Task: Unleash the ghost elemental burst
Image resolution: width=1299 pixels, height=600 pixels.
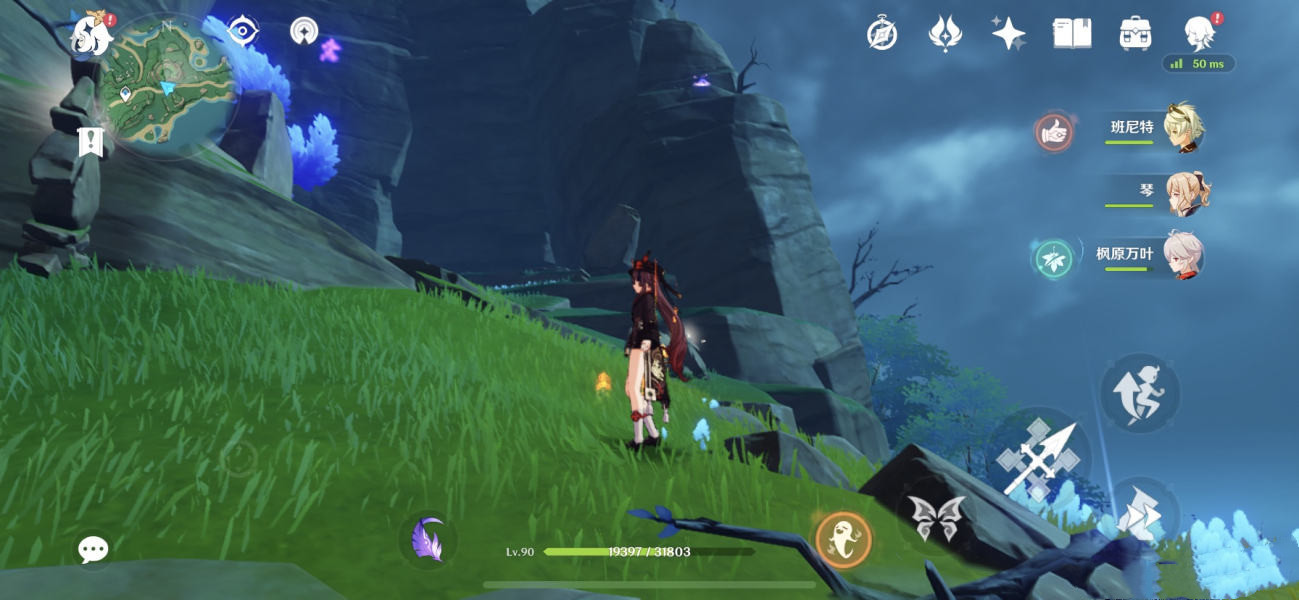Action: click(843, 539)
